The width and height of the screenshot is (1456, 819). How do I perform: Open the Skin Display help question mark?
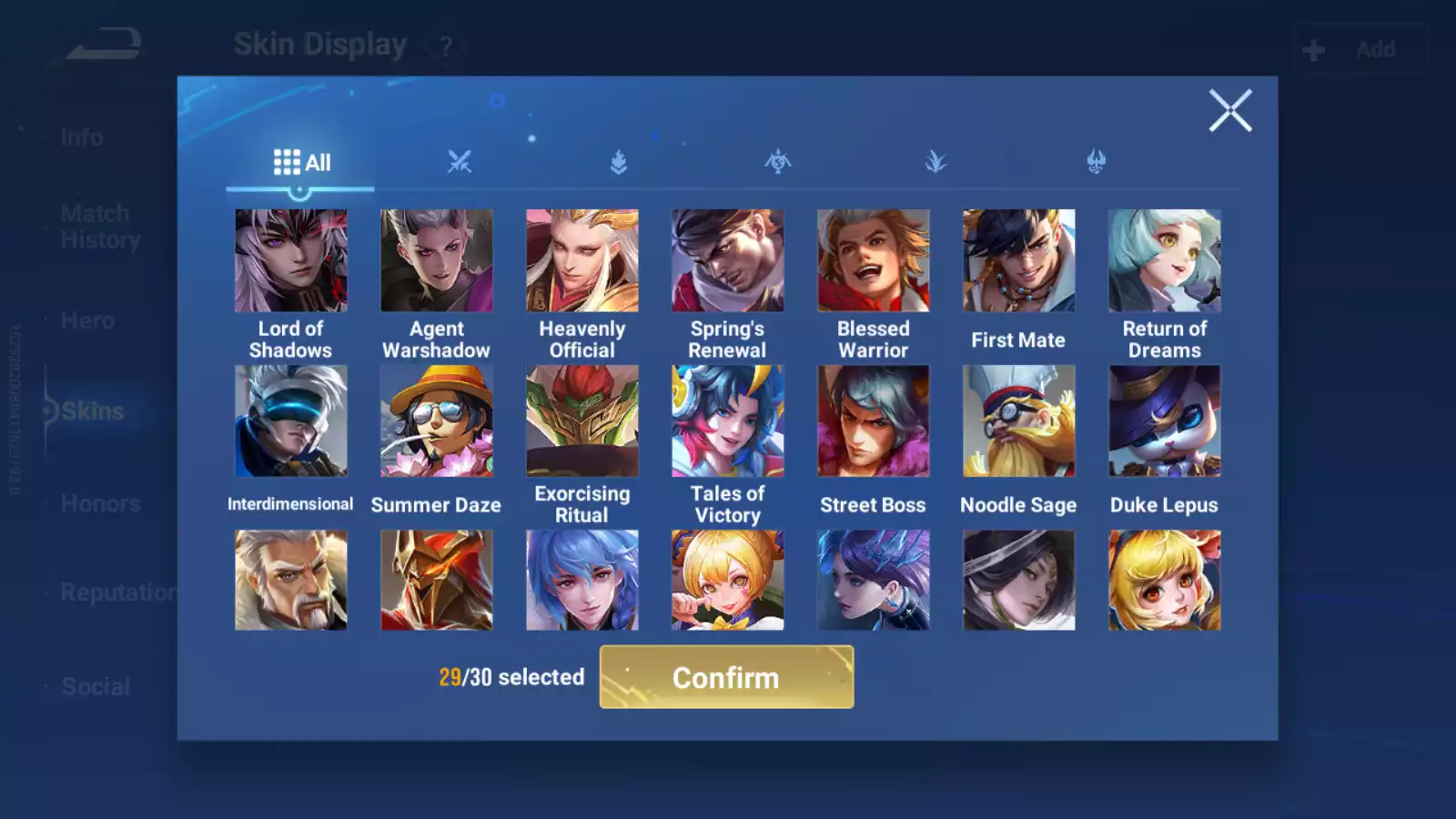(446, 45)
